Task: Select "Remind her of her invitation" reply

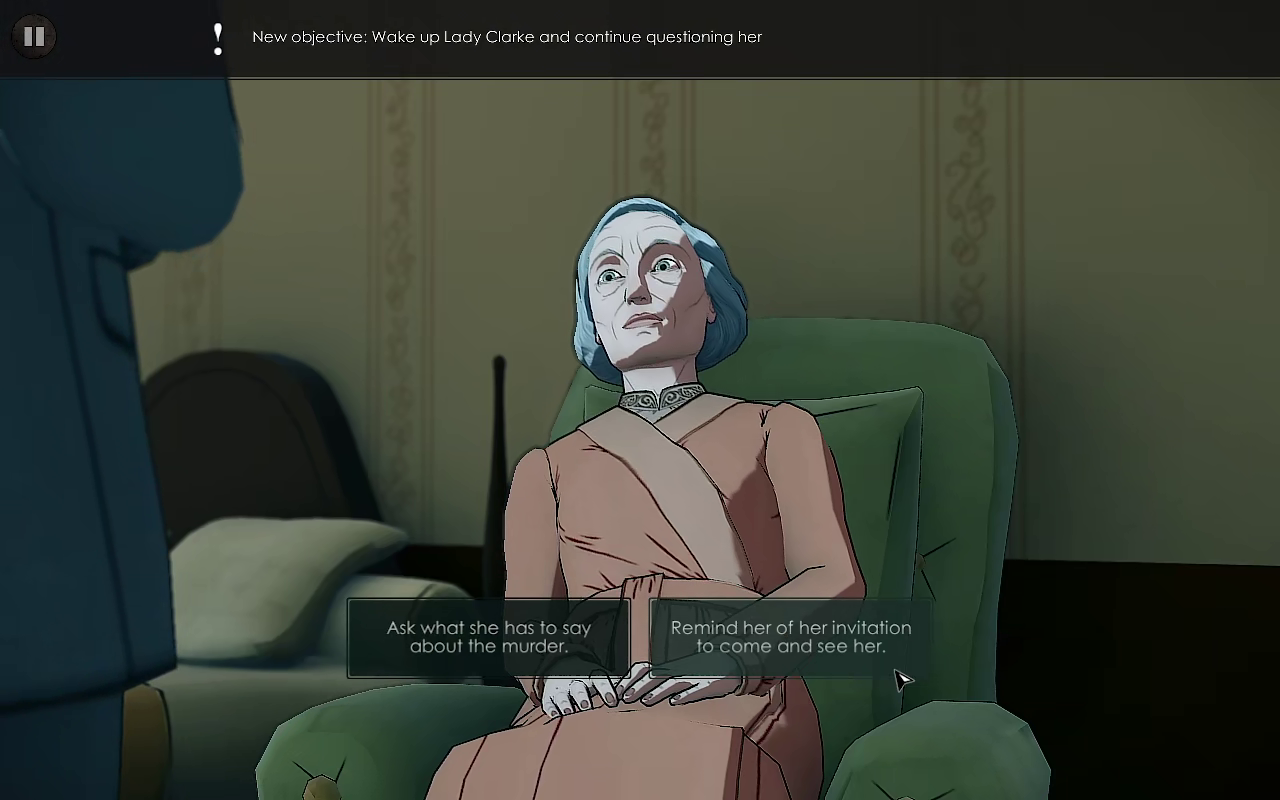Action: click(790, 637)
